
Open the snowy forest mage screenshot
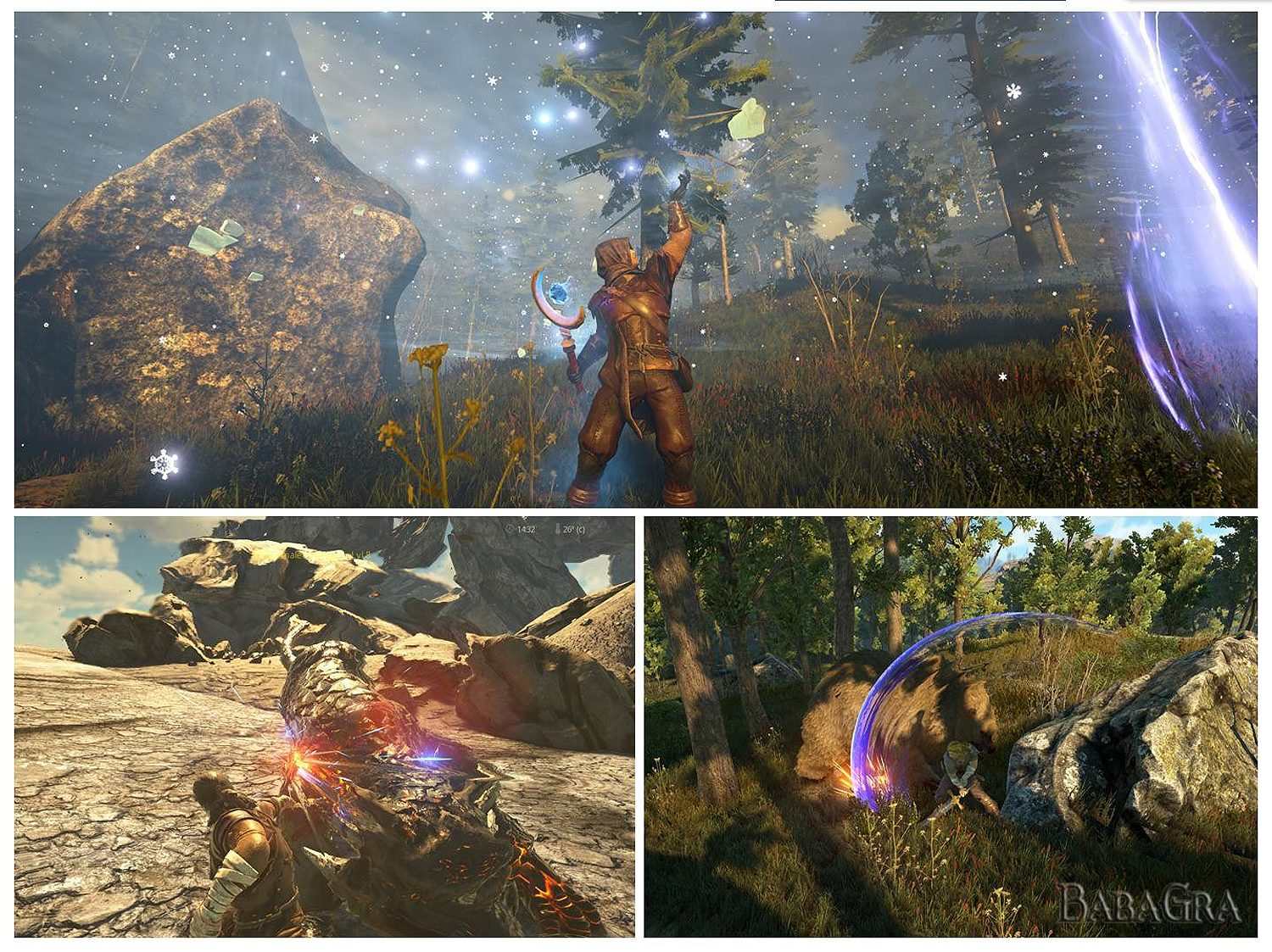pos(635,259)
